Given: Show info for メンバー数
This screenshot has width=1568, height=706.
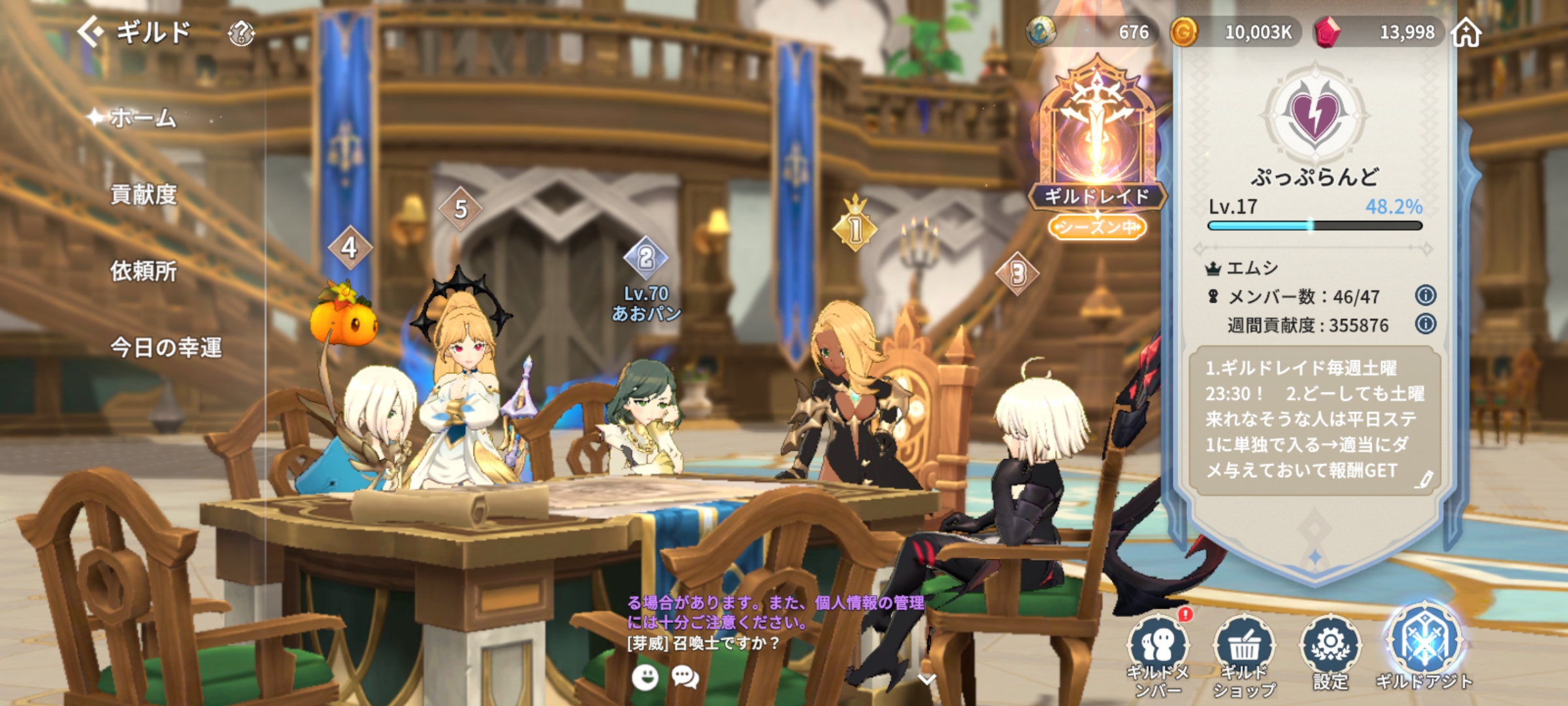Looking at the screenshot, I should (1425, 295).
